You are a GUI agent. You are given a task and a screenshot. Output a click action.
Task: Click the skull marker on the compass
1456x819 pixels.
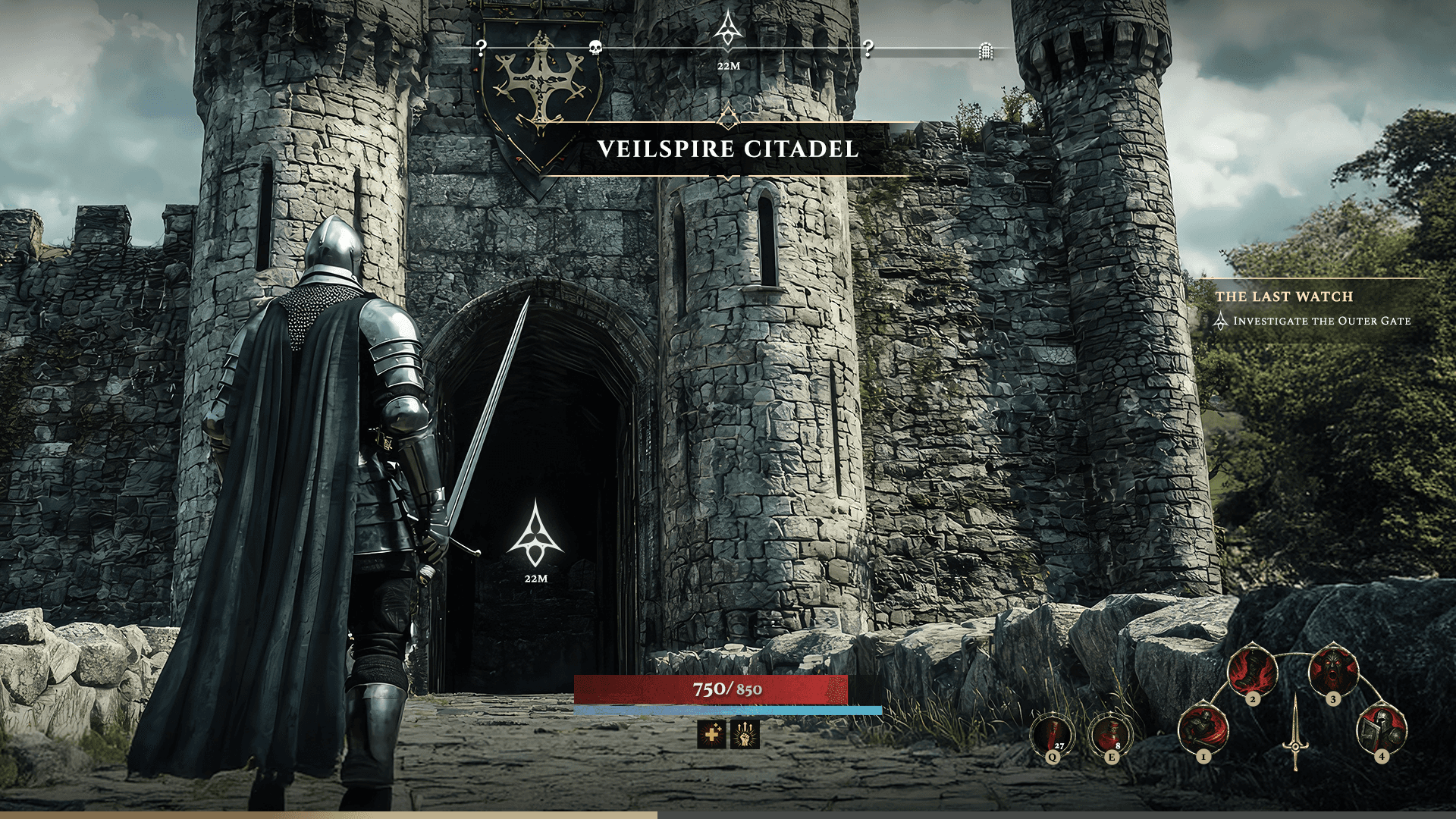coord(595,49)
